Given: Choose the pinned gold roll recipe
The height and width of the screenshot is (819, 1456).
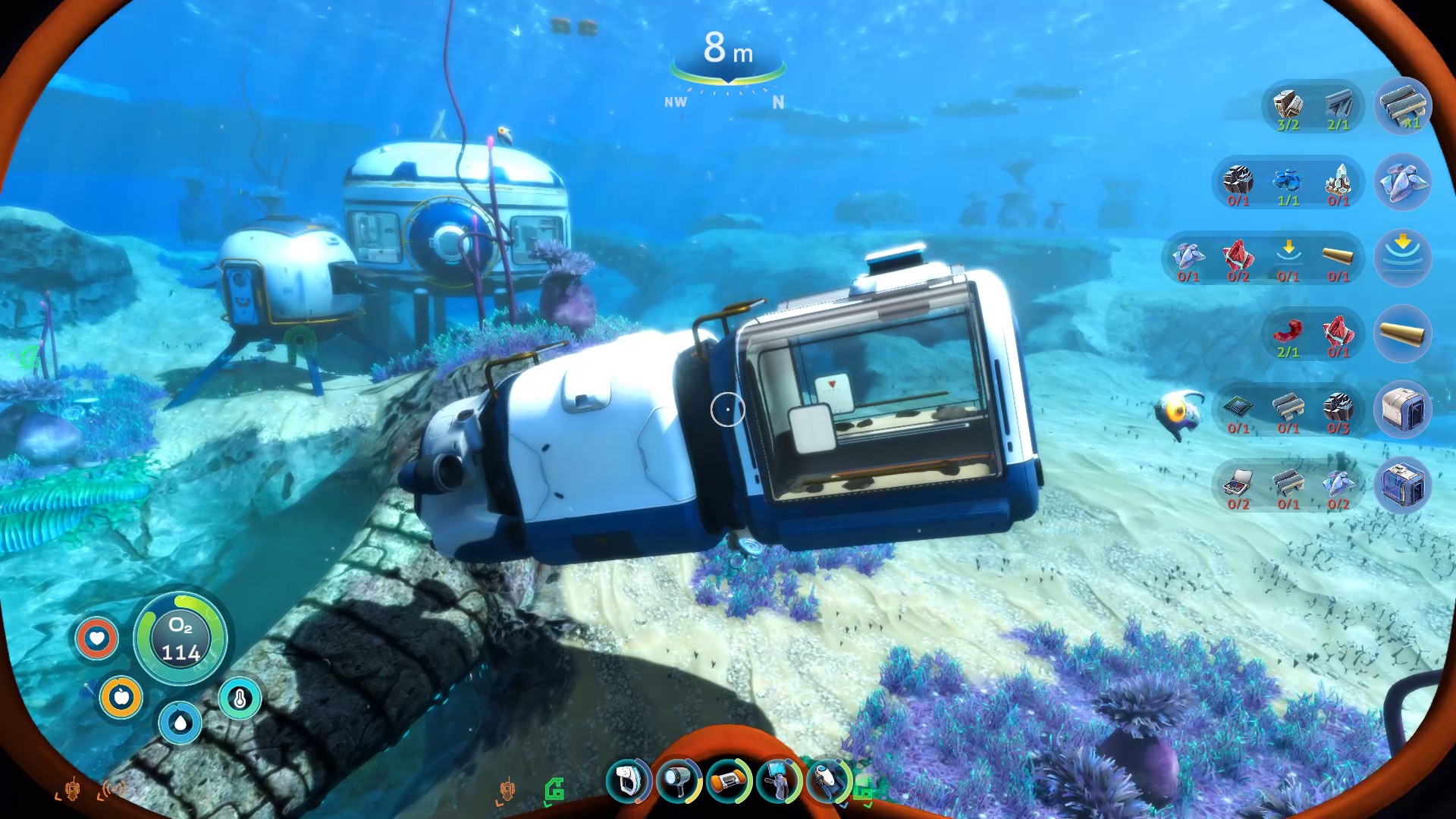Looking at the screenshot, I should click(1402, 334).
